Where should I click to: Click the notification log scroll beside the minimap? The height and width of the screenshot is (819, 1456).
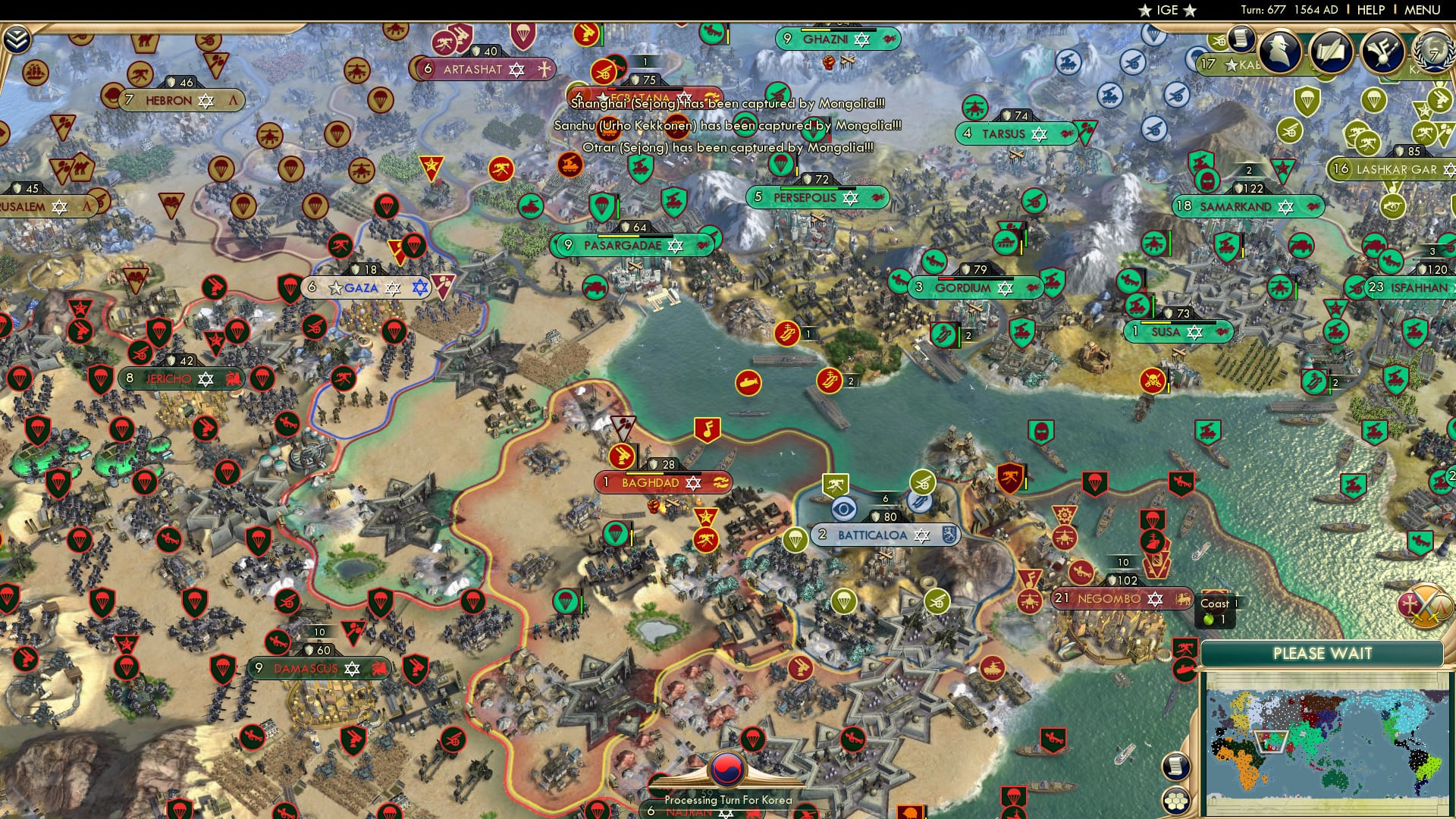click(1176, 767)
